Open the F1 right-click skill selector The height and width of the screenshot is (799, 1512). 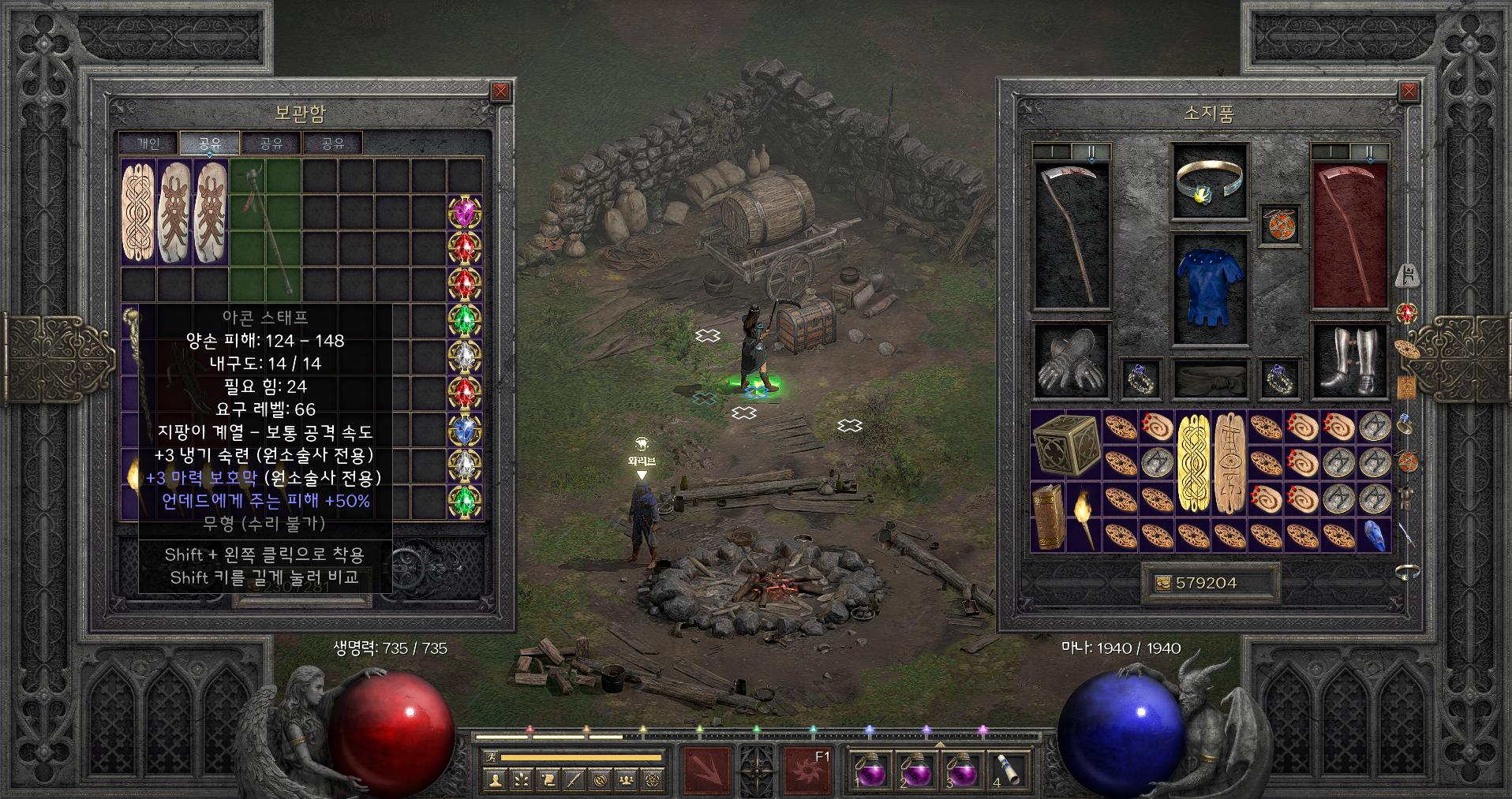(x=807, y=768)
